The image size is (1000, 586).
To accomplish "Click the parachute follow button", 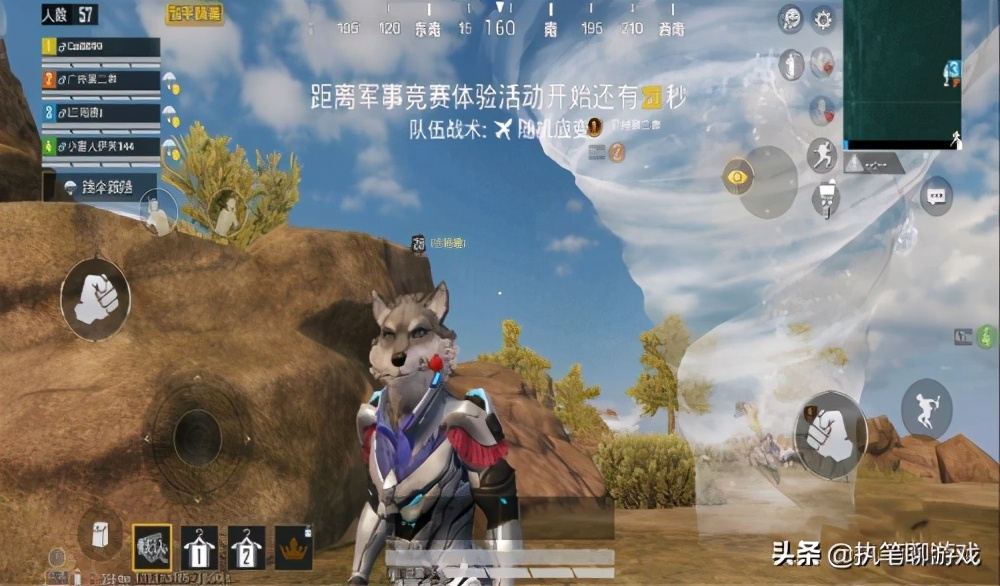I will (x=100, y=186).
